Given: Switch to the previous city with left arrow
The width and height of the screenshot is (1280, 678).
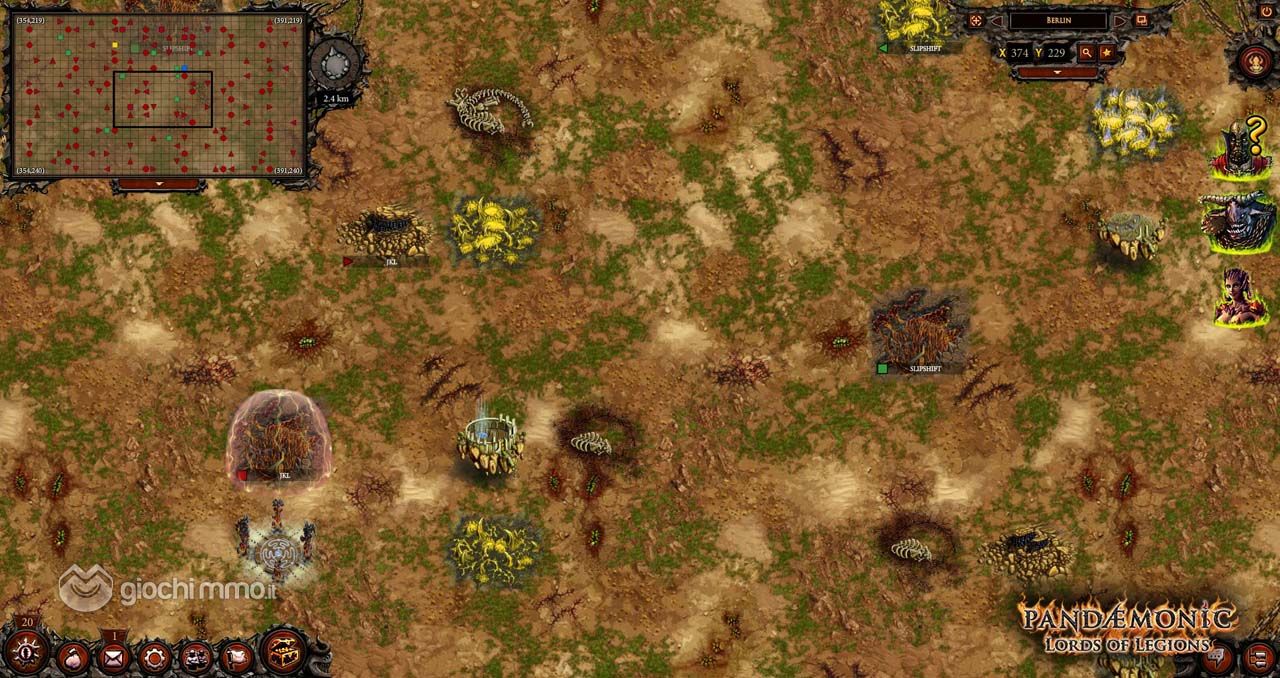Looking at the screenshot, I should (996, 20).
